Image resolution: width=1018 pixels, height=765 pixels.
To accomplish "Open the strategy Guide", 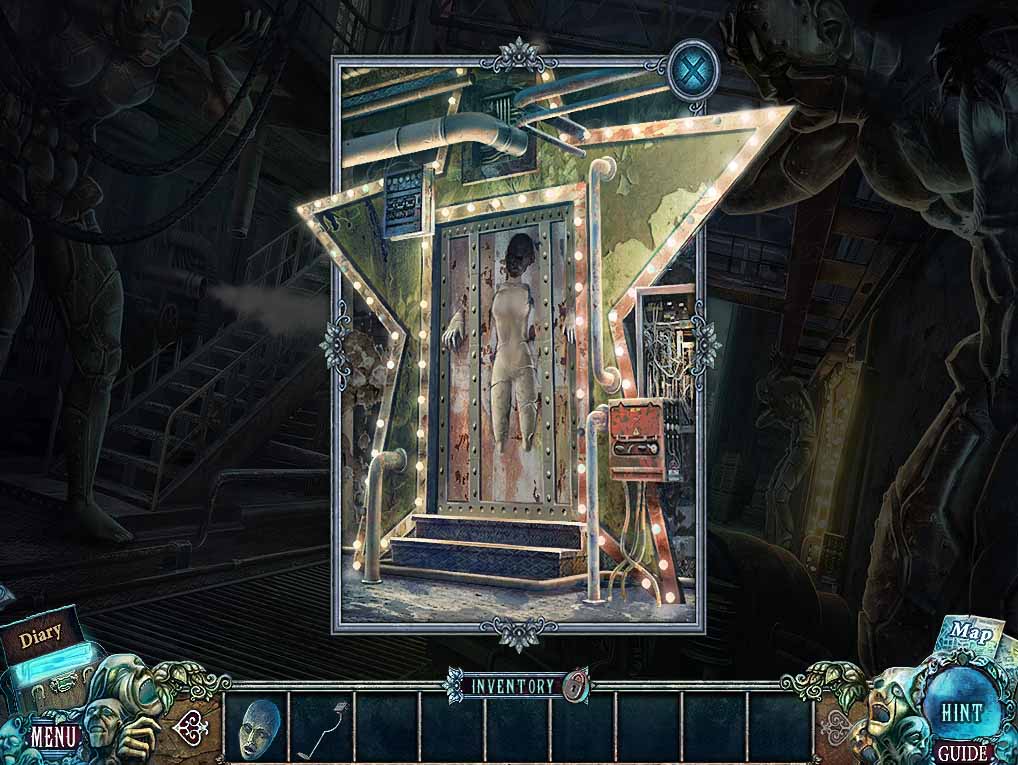I will [960, 752].
